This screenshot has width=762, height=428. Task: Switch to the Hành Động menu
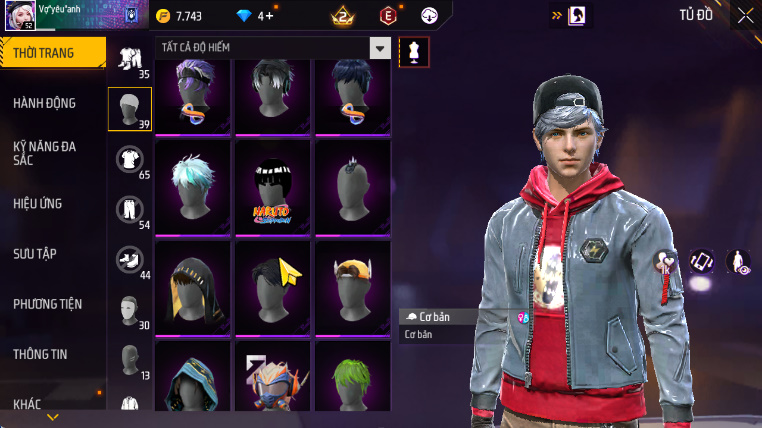[45, 103]
